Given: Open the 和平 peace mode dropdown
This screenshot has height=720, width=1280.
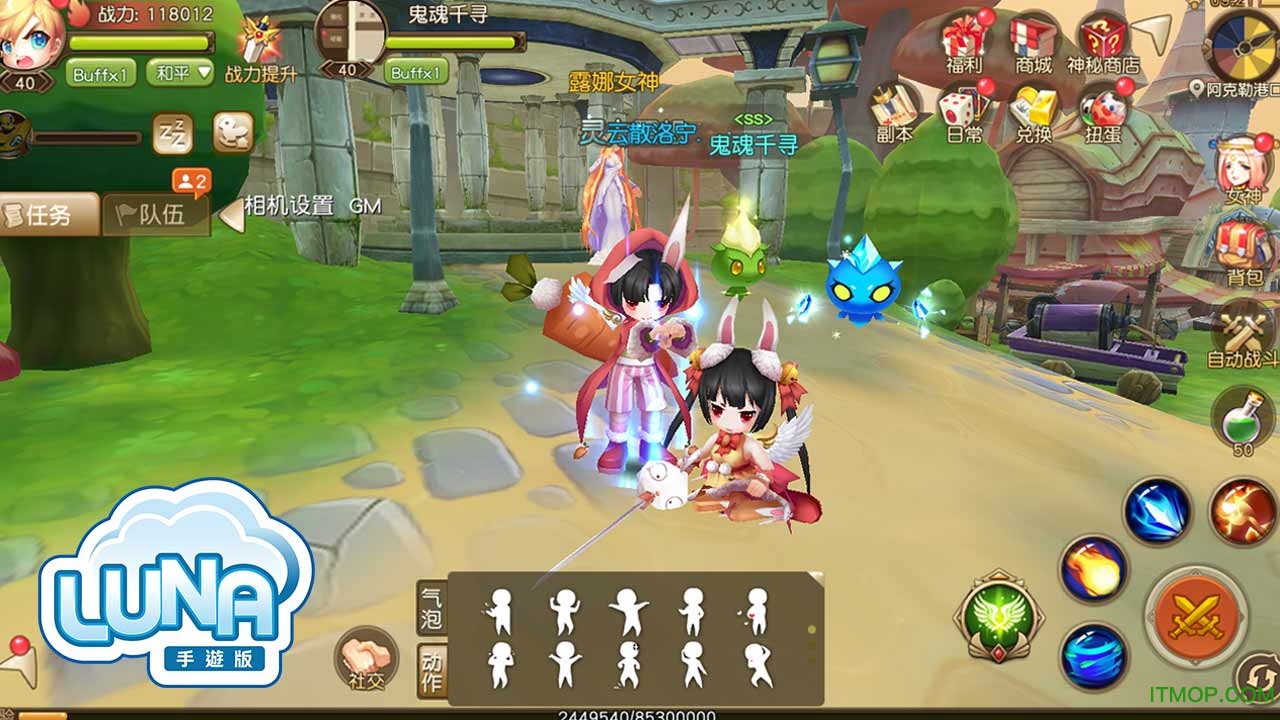Looking at the screenshot, I should click(x=181, y=72).
